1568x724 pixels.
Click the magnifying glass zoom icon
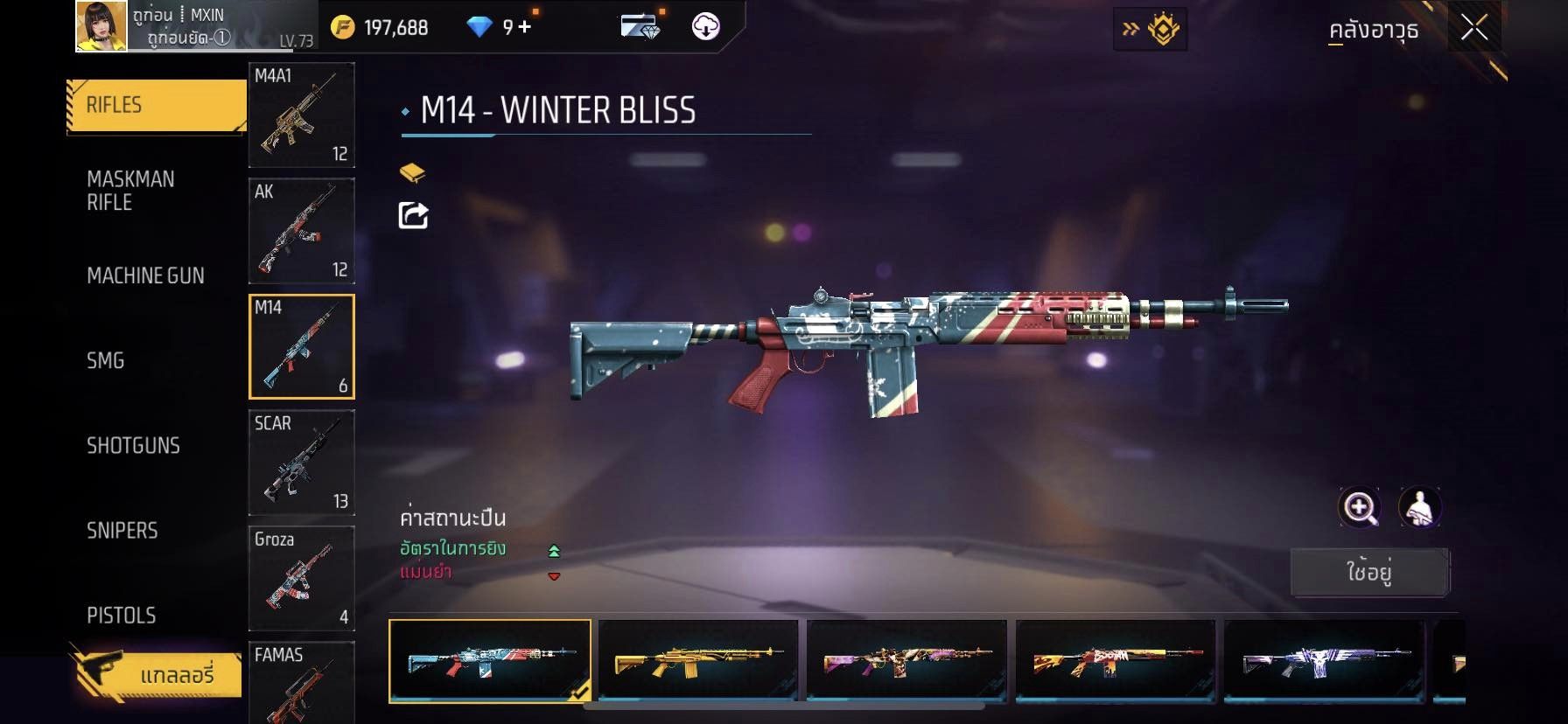(x=1360, y=507)
